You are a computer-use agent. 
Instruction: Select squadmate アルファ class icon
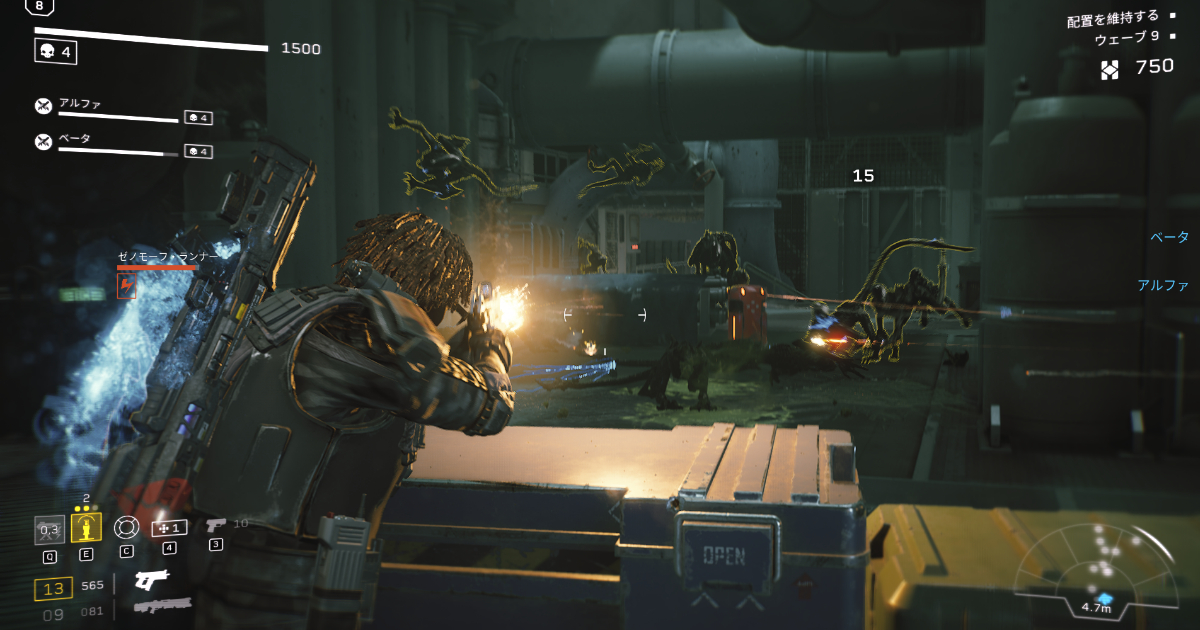43,106
